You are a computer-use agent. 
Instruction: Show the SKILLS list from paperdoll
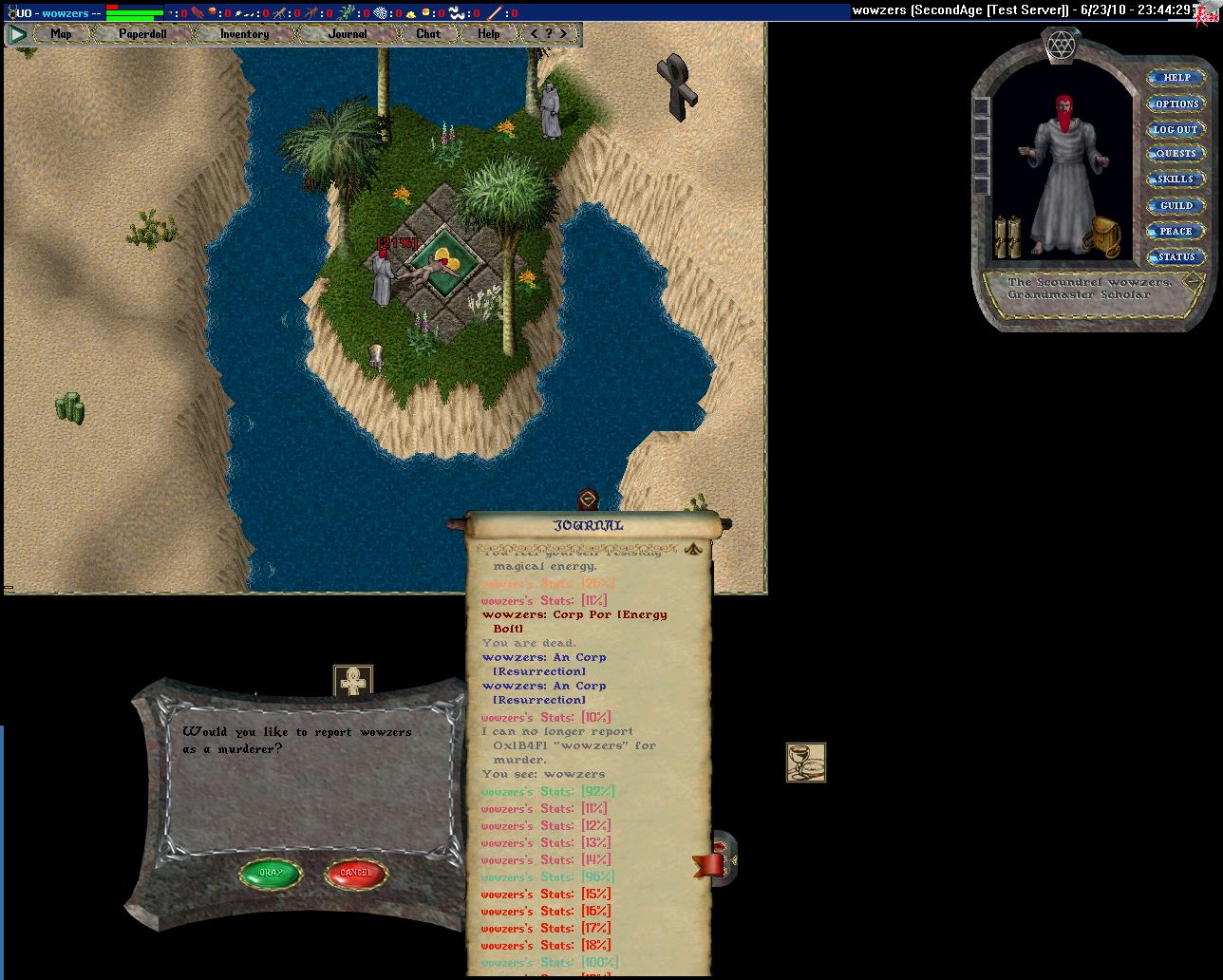coord(1176,179)
